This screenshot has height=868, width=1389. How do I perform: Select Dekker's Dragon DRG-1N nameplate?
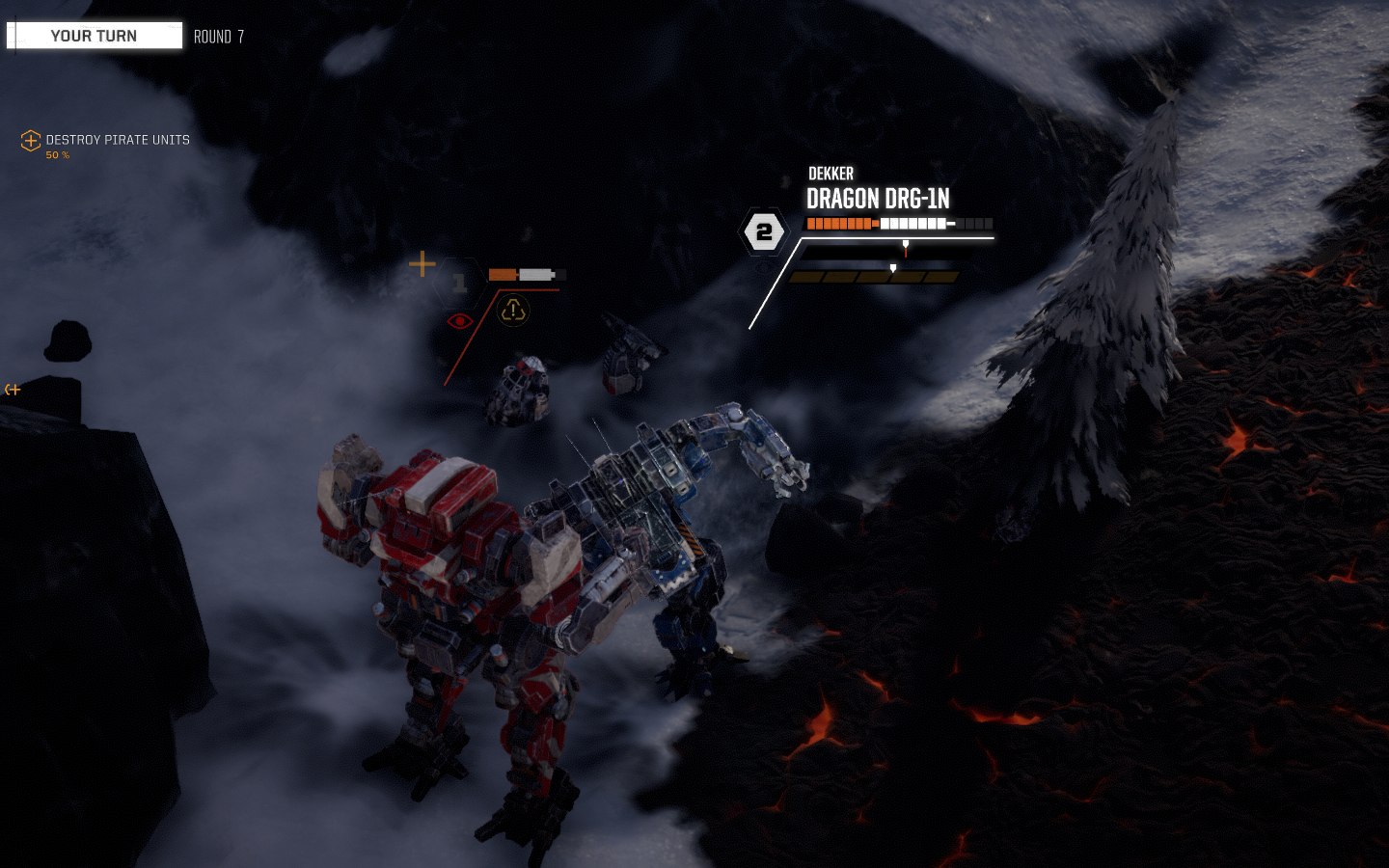(x=878, y=199)
